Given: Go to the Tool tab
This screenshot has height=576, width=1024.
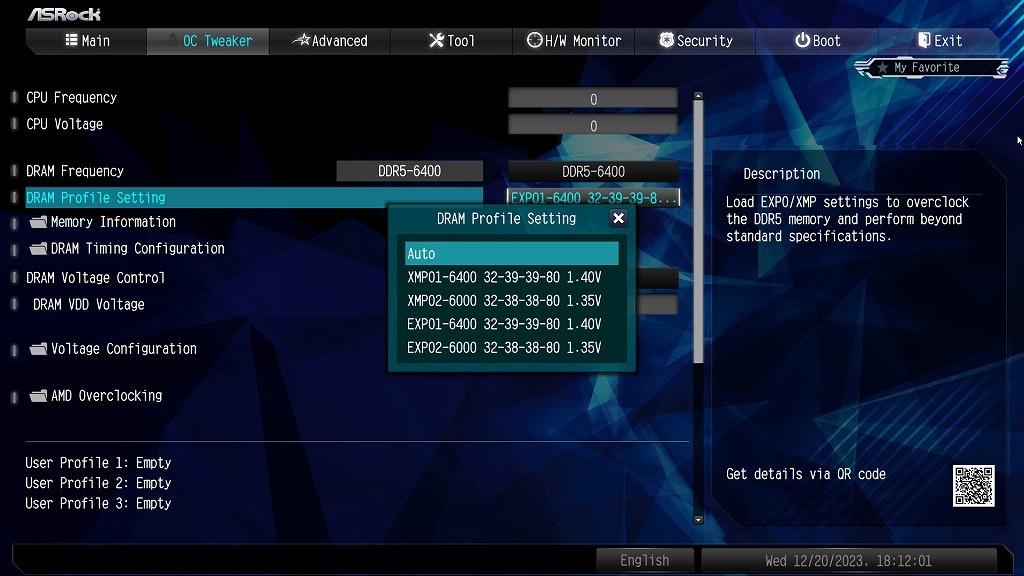Looking at the screenshot, I should point(451,41).
